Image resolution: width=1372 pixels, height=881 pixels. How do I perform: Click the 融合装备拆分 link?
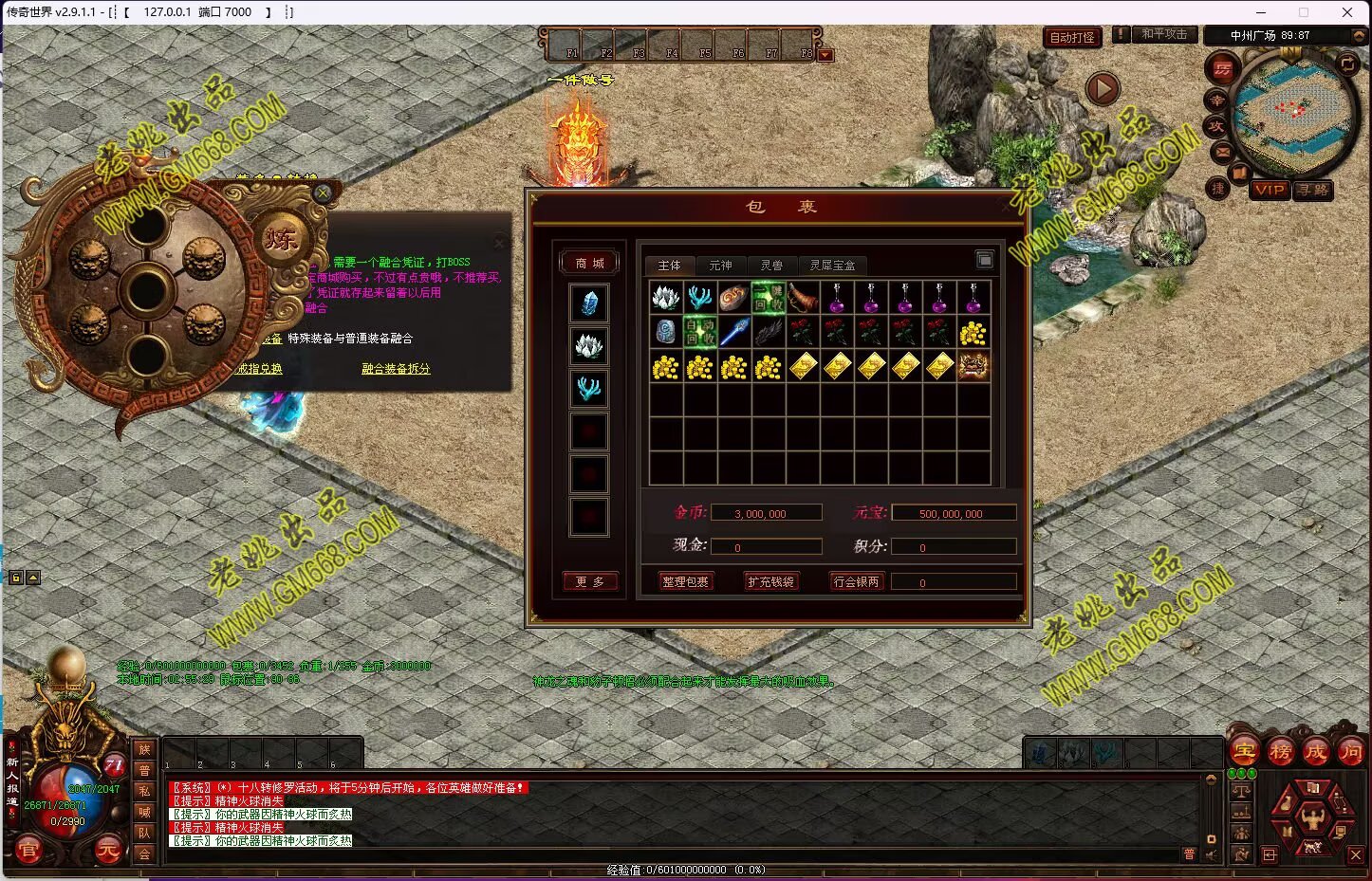396,368
